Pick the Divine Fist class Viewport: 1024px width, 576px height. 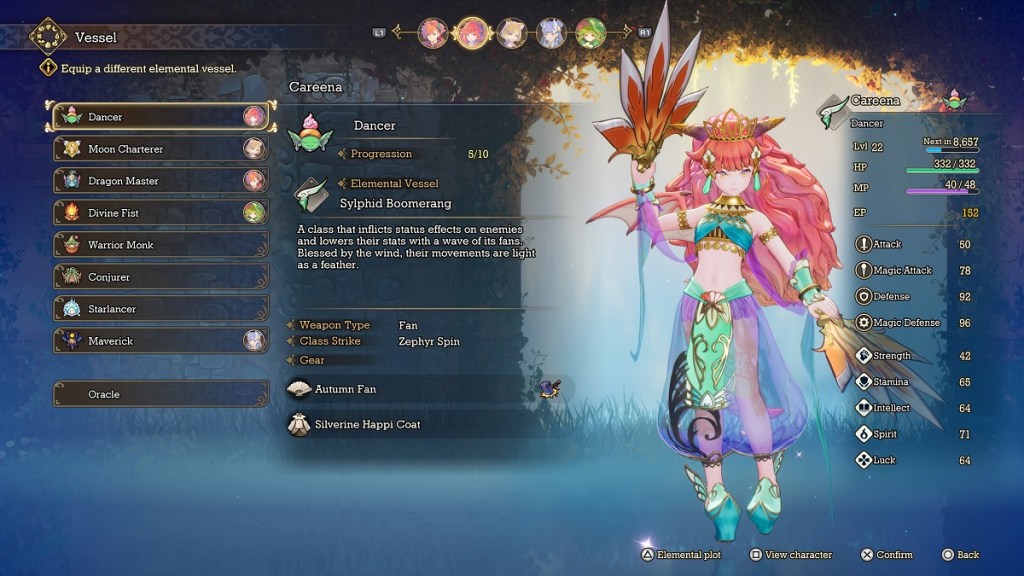tap(160, 213)
